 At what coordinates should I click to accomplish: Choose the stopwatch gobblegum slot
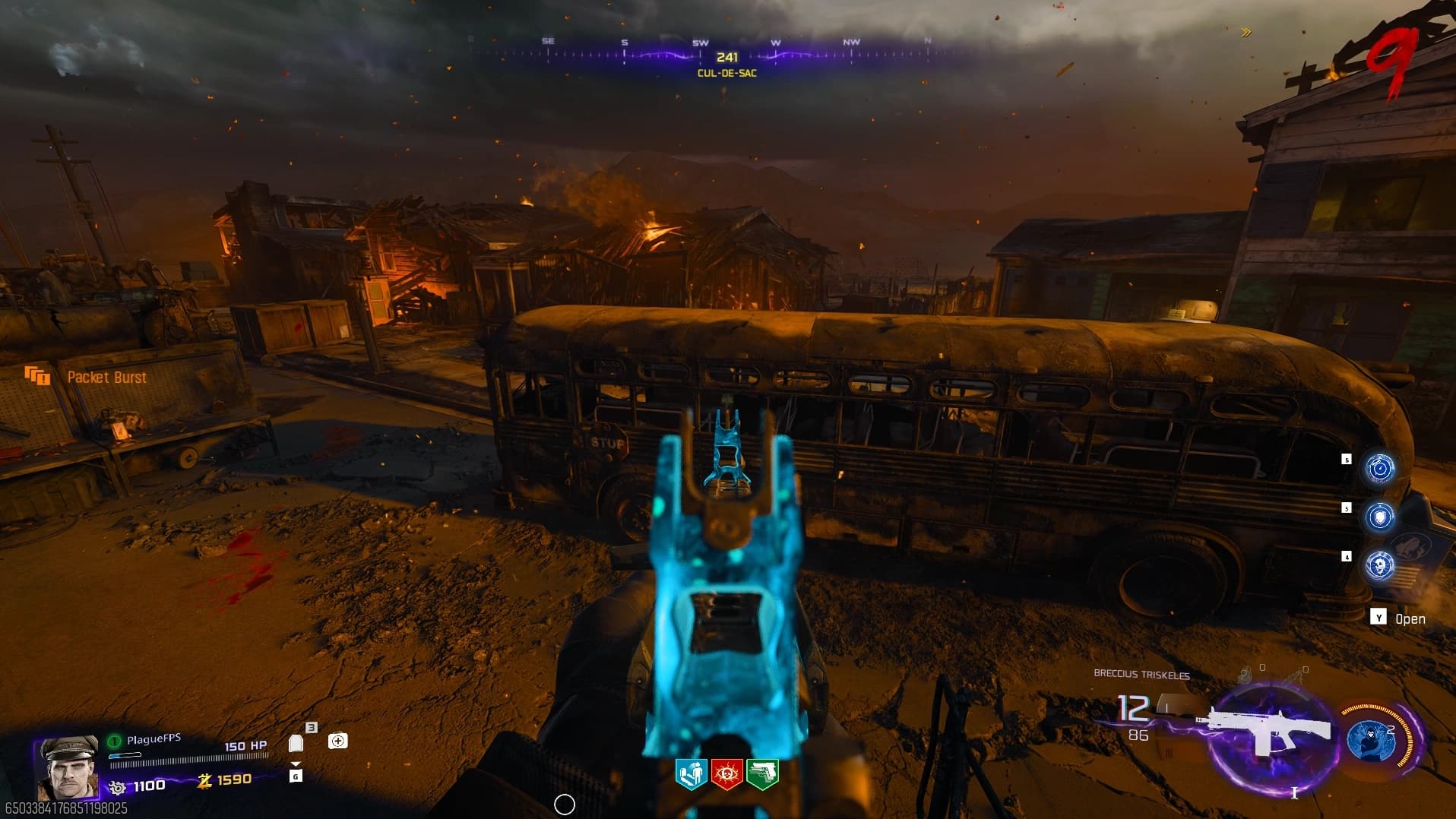[x=1380, y=468]
